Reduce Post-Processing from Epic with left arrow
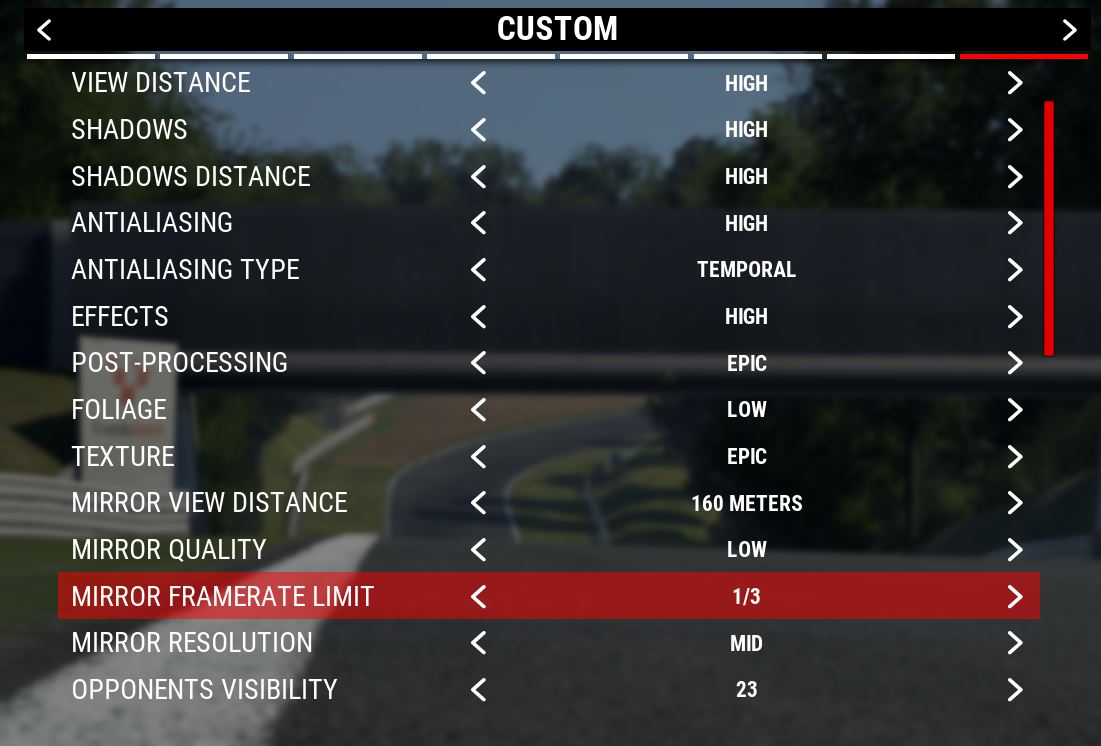Image resolution: width=1101 pixels, height=746 pixels. (478, 363)
